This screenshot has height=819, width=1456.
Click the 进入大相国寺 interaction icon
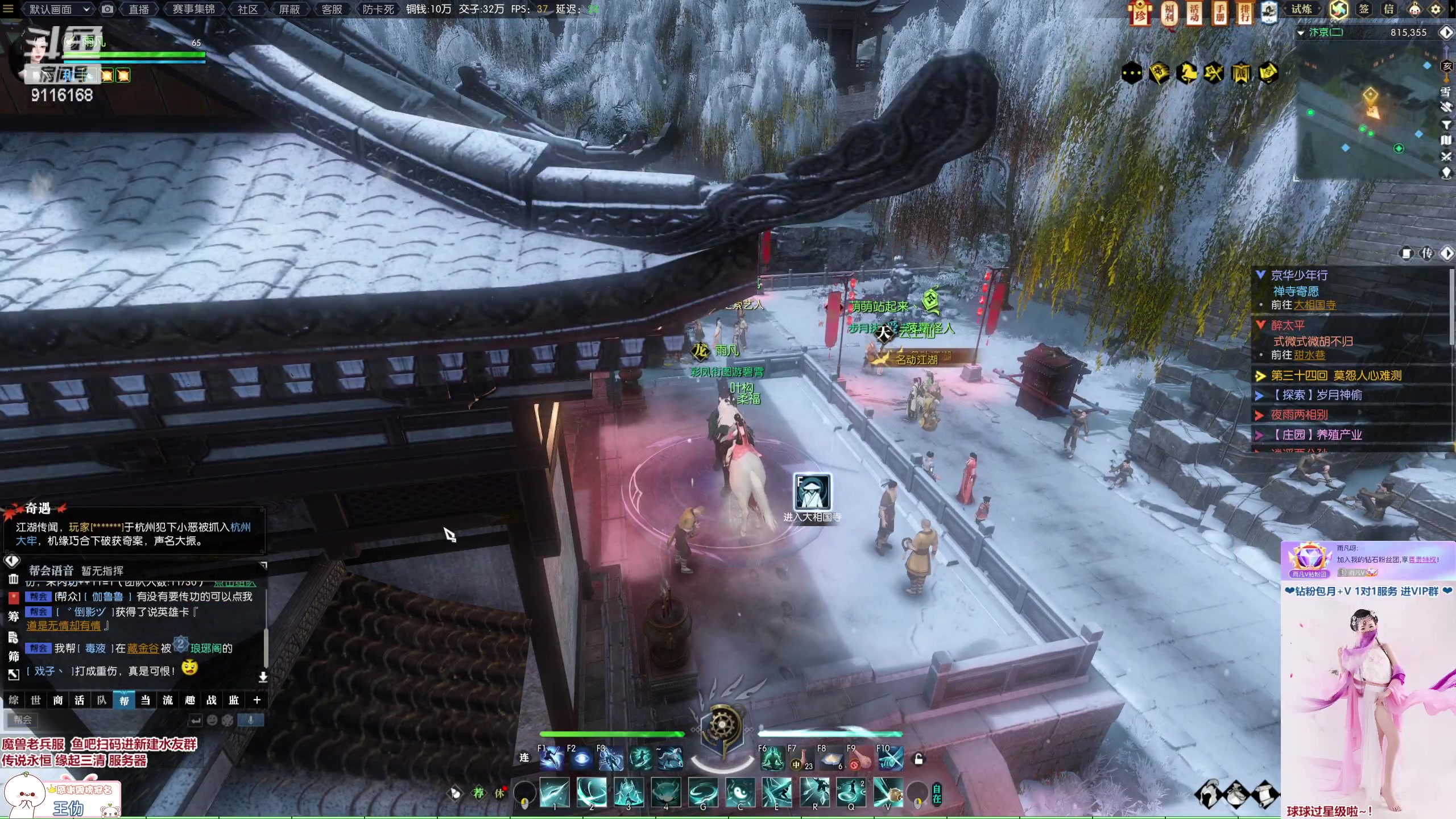click(812, 492)
